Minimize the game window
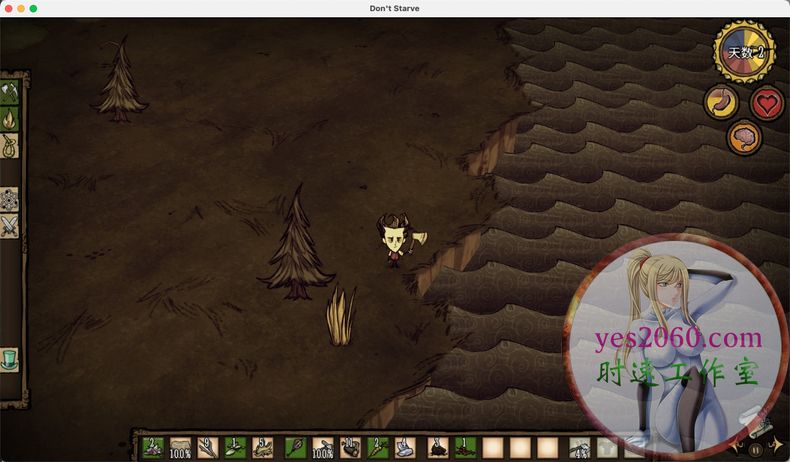Viewport: 790px width, 462px height. click(21, 8)
